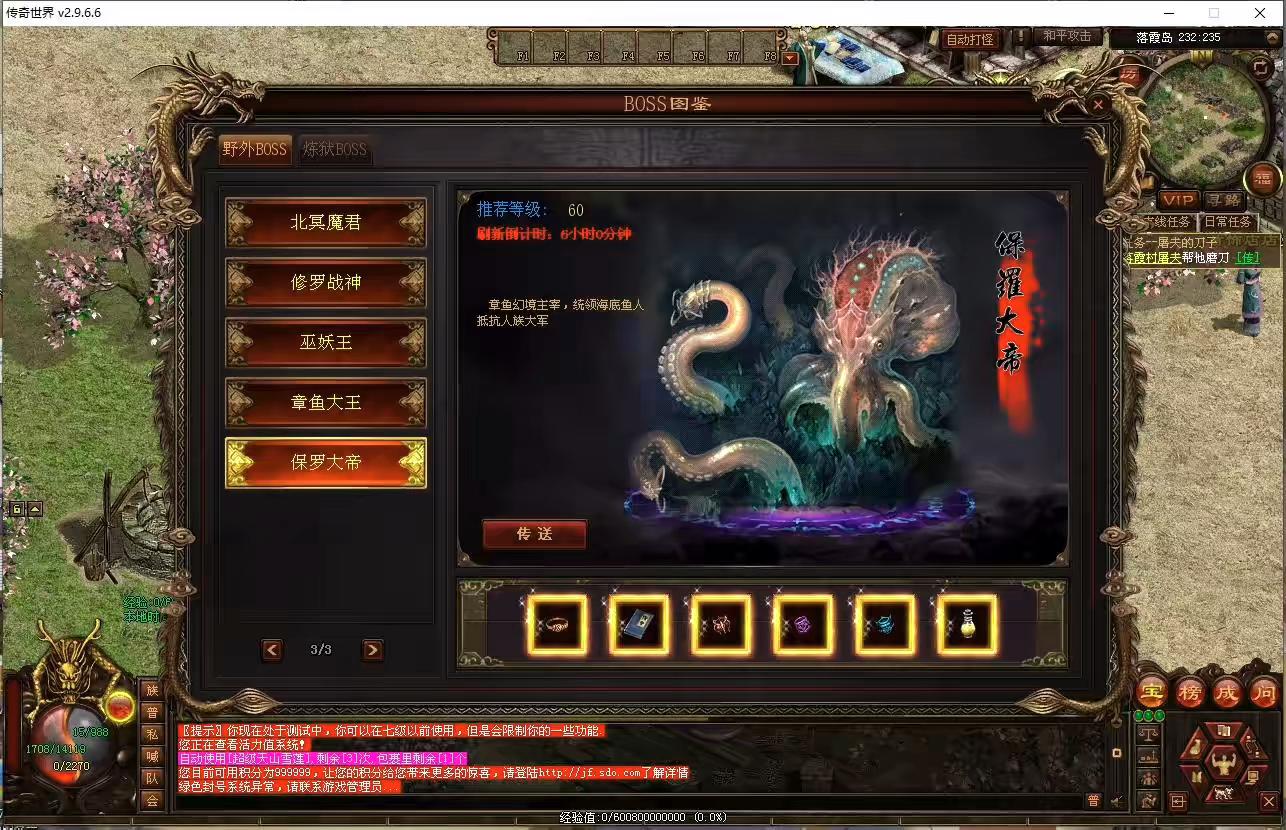Select 章鱼大王 from the boss list

click(x=325, y=403)
